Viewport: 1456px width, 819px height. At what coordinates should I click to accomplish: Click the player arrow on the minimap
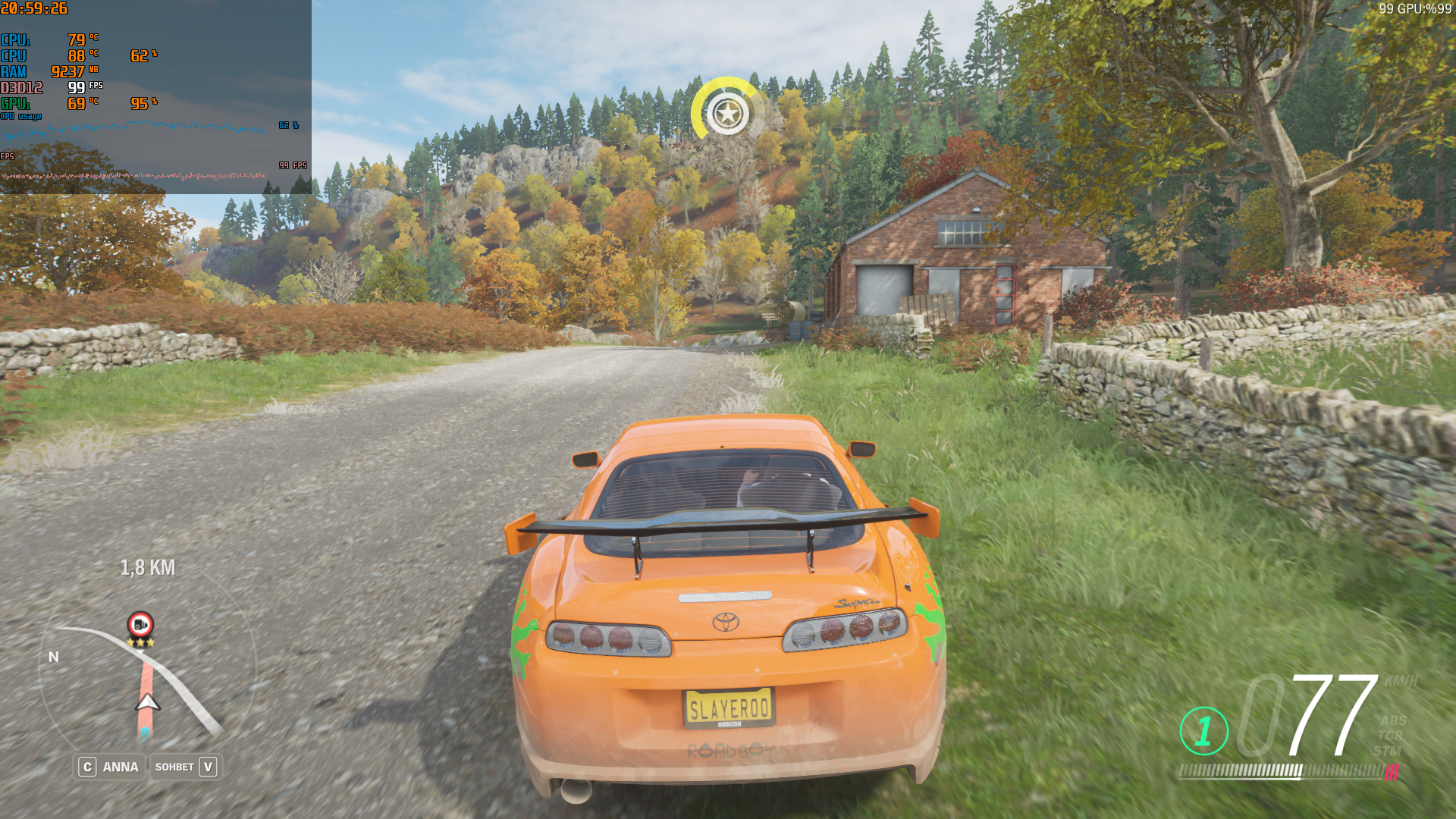[147, 703]
